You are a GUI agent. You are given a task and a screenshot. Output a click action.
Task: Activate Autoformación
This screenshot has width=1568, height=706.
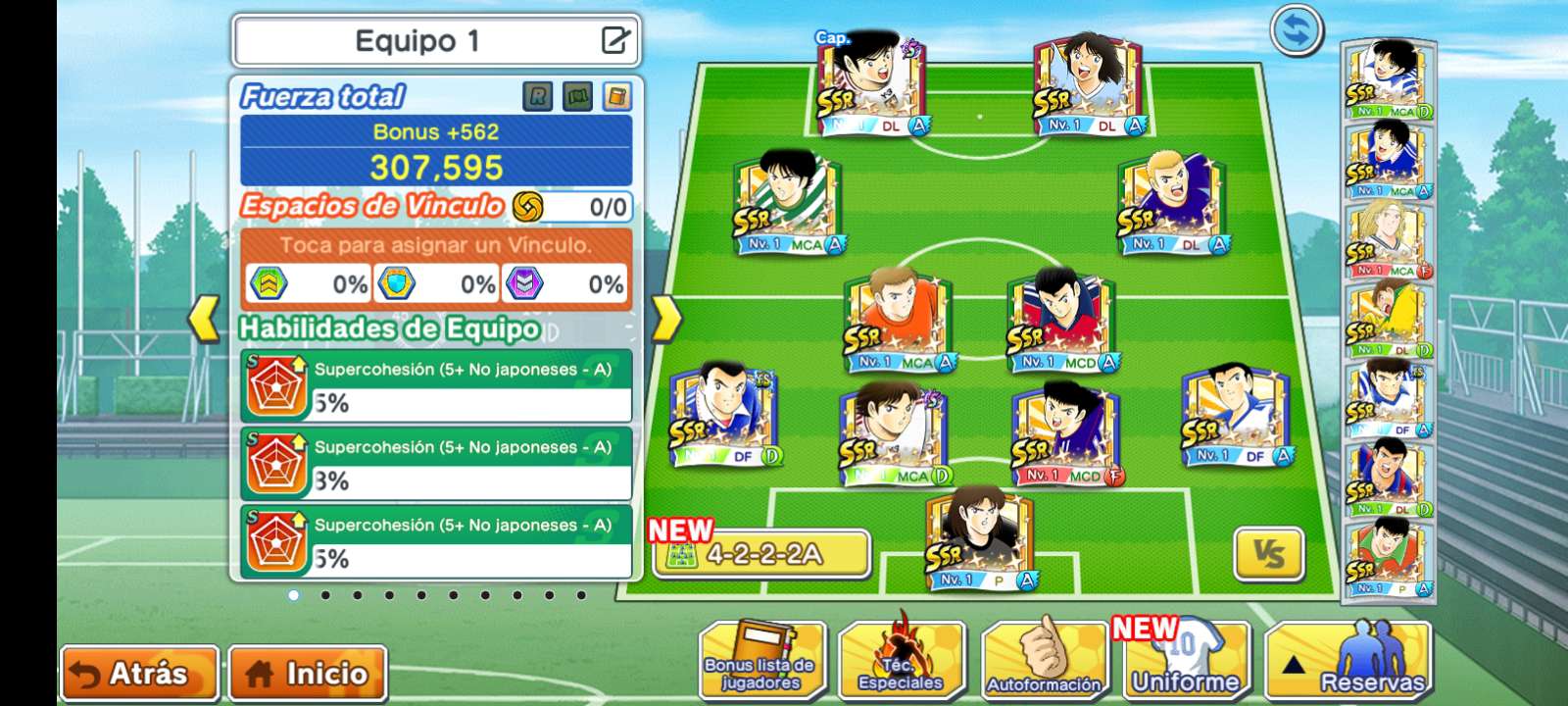pos(1043,661)
